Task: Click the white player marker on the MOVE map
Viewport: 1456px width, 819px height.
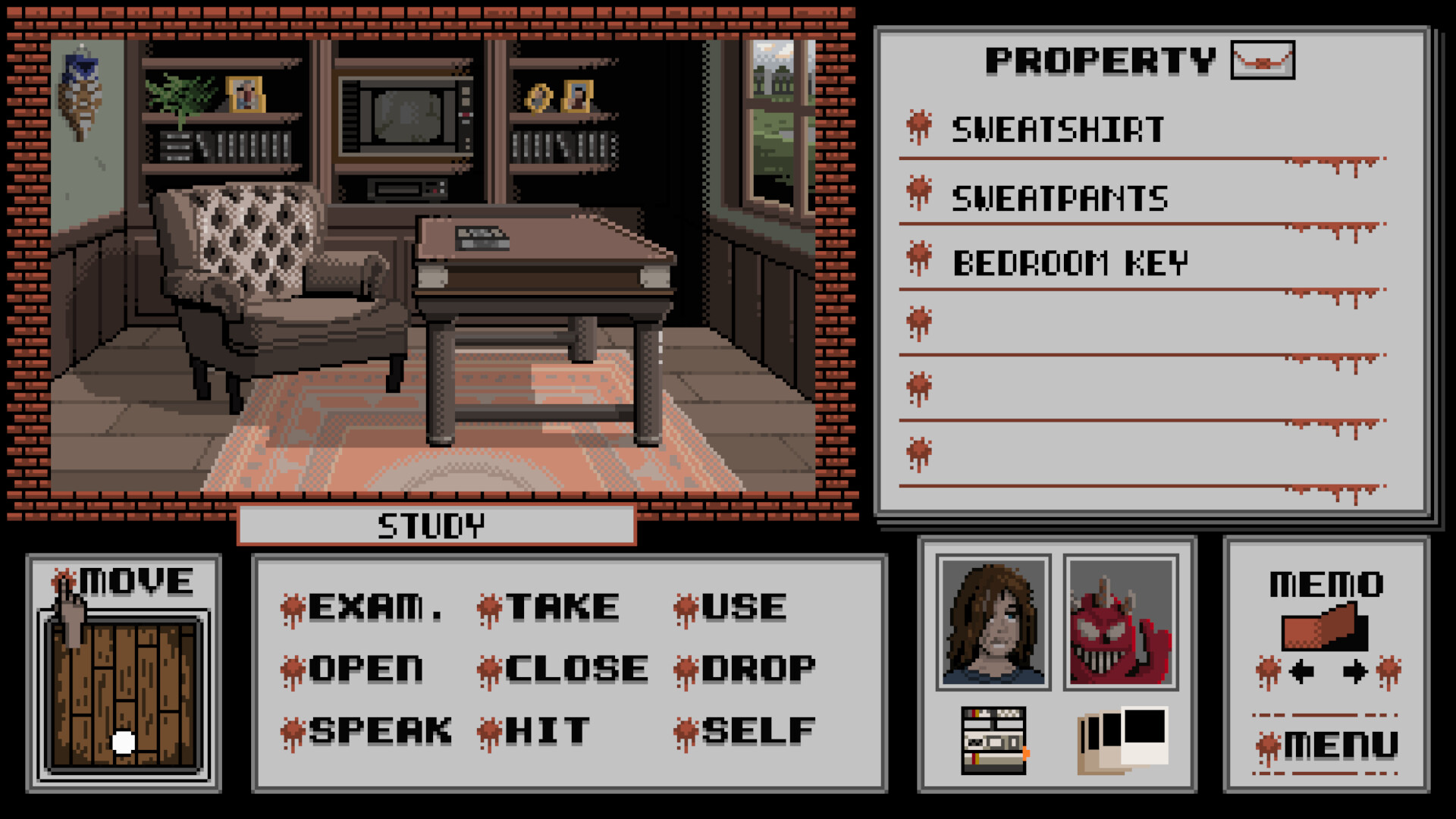Action: [x=124, y=742]
